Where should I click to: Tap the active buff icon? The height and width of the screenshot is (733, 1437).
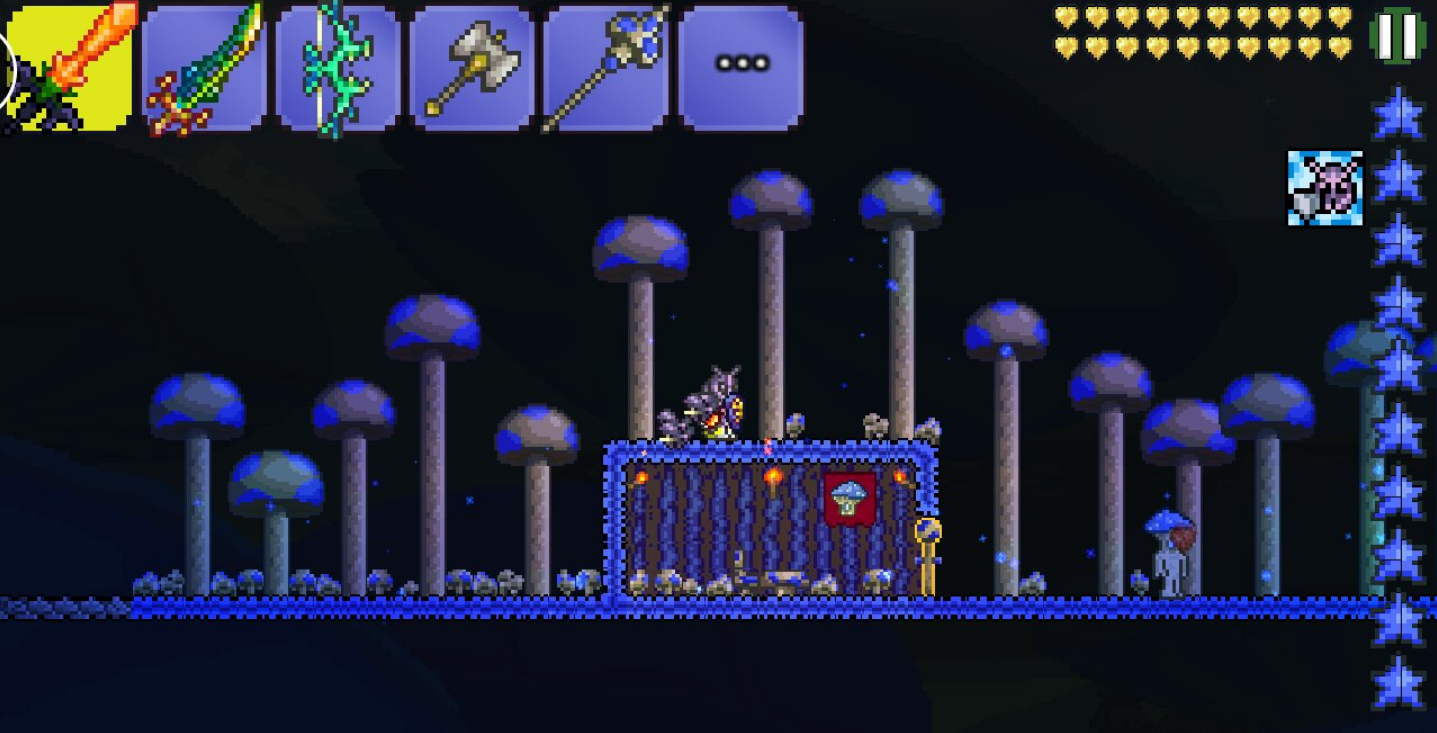tap(1324, 188)
